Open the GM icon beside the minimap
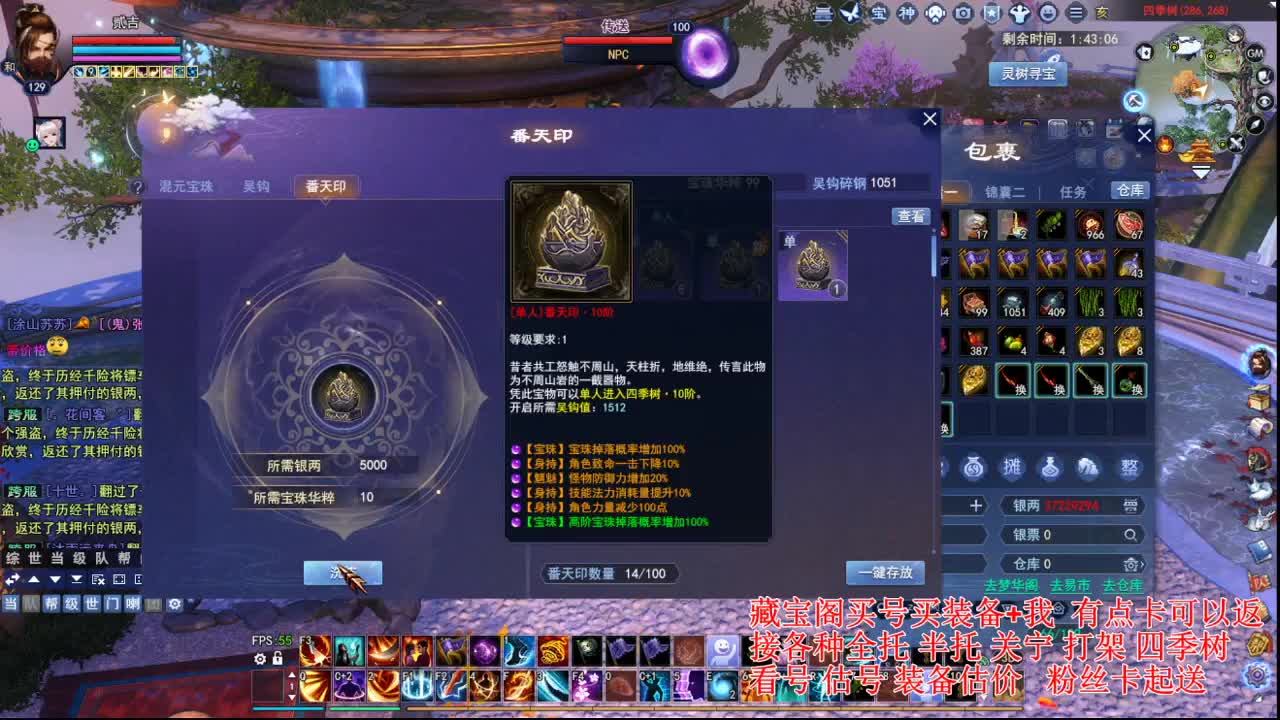Image resolution: width=1280 pixels, height=720 pixels. point(1254,54)
